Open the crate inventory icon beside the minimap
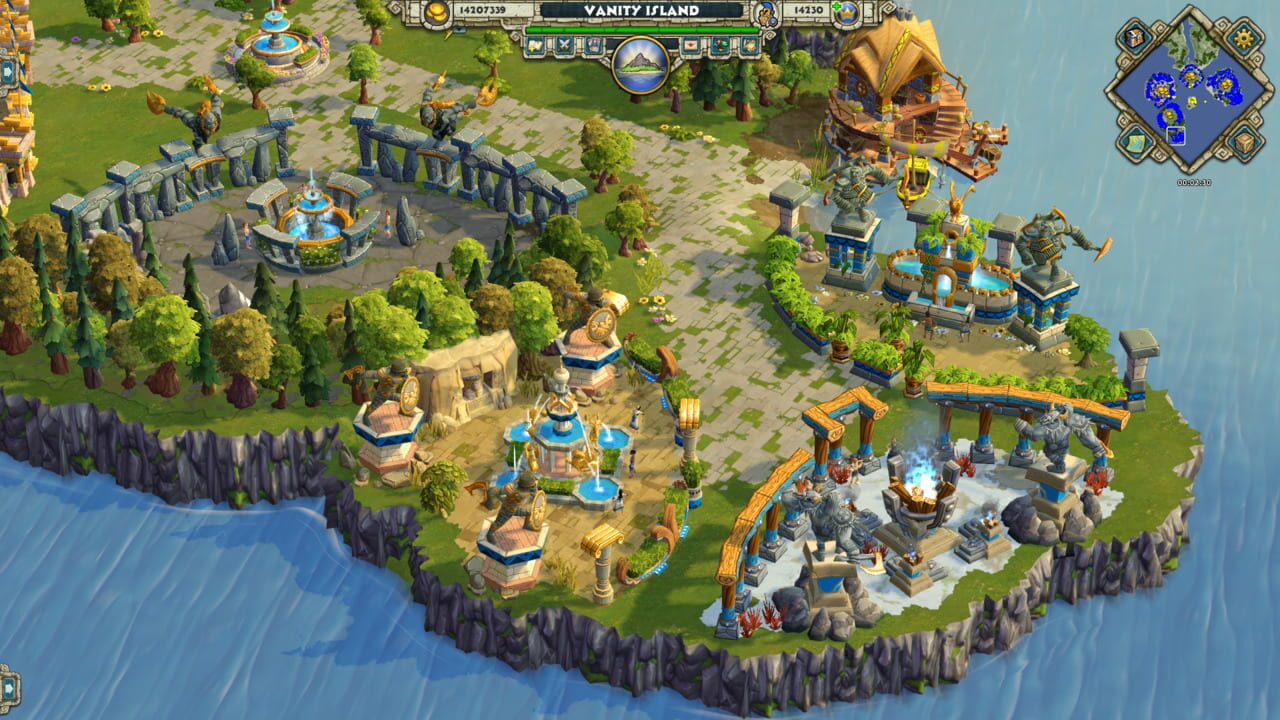1280x720 pixels. (x=1242, y=141)
